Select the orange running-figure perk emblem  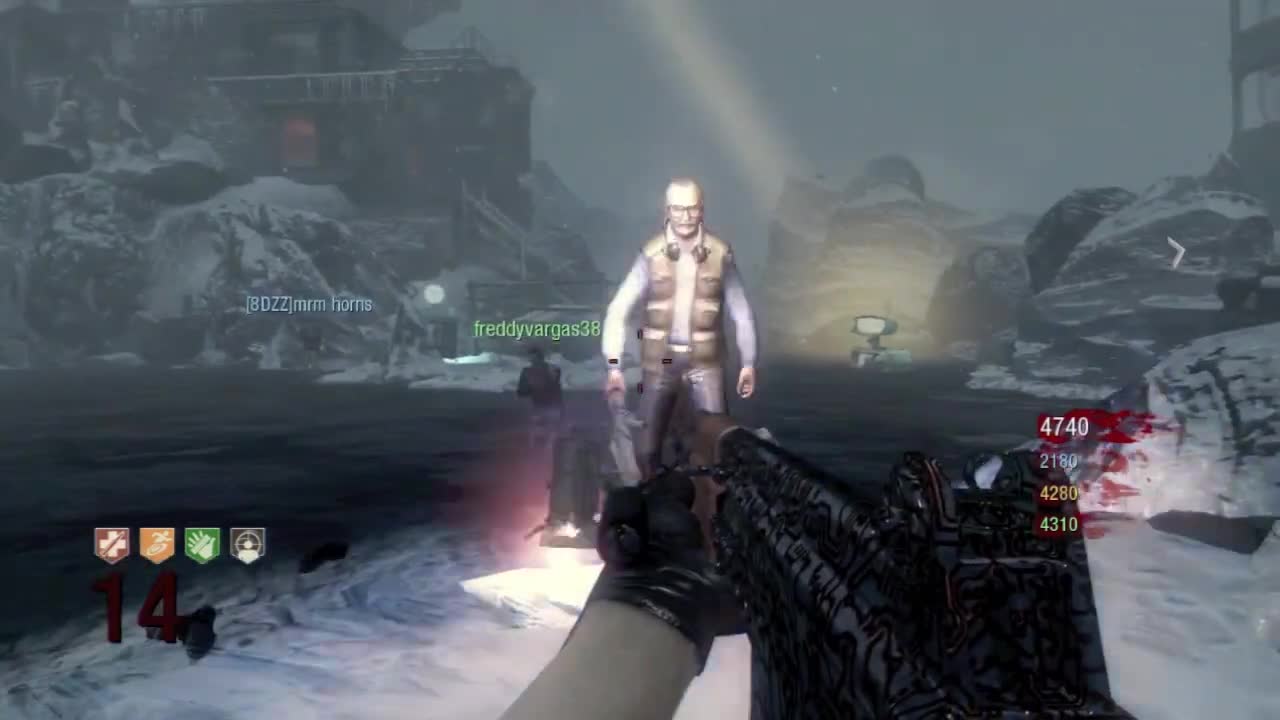tap(158, 543)
